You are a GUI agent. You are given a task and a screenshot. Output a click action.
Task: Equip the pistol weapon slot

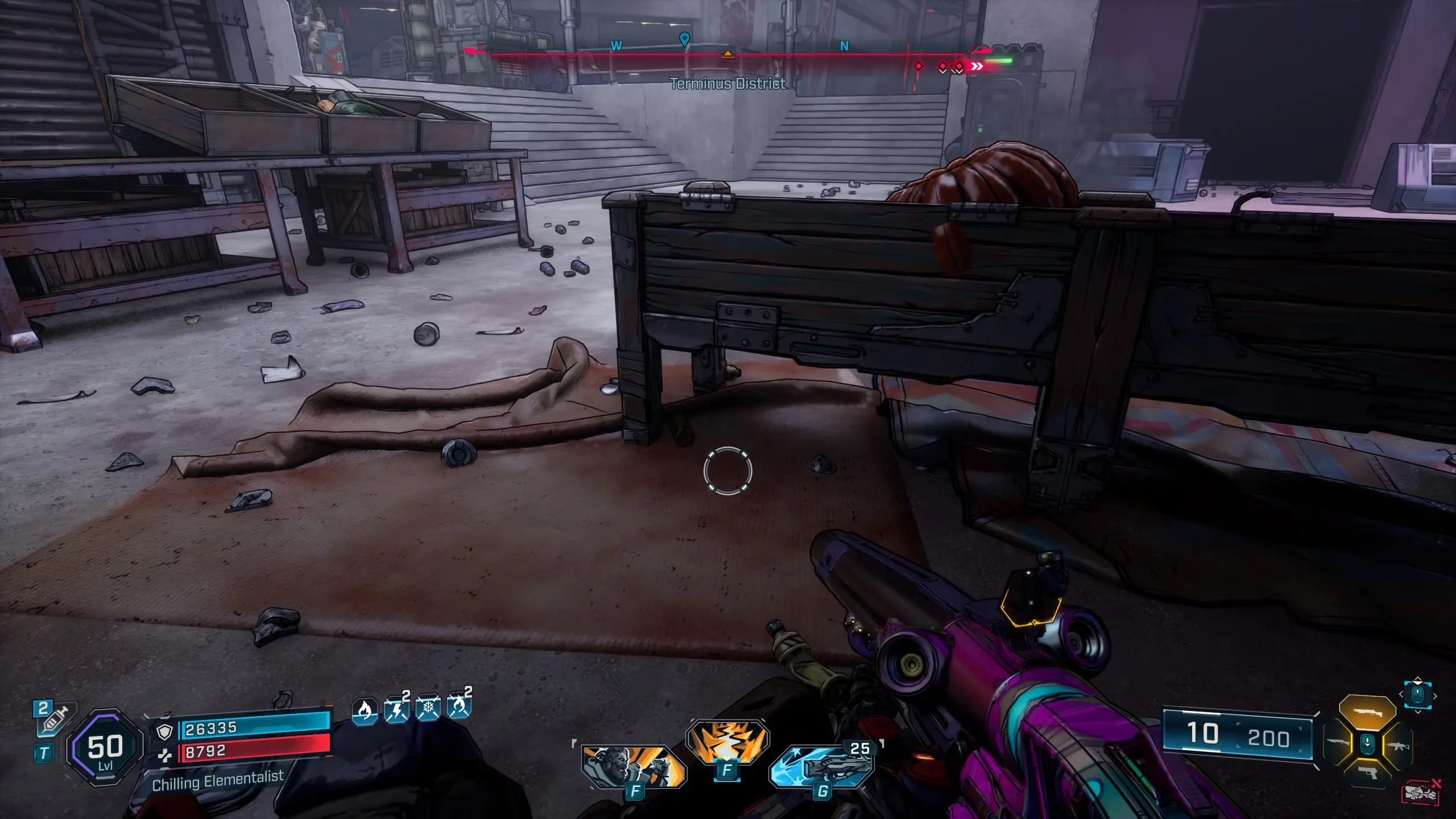(1367, 773)
